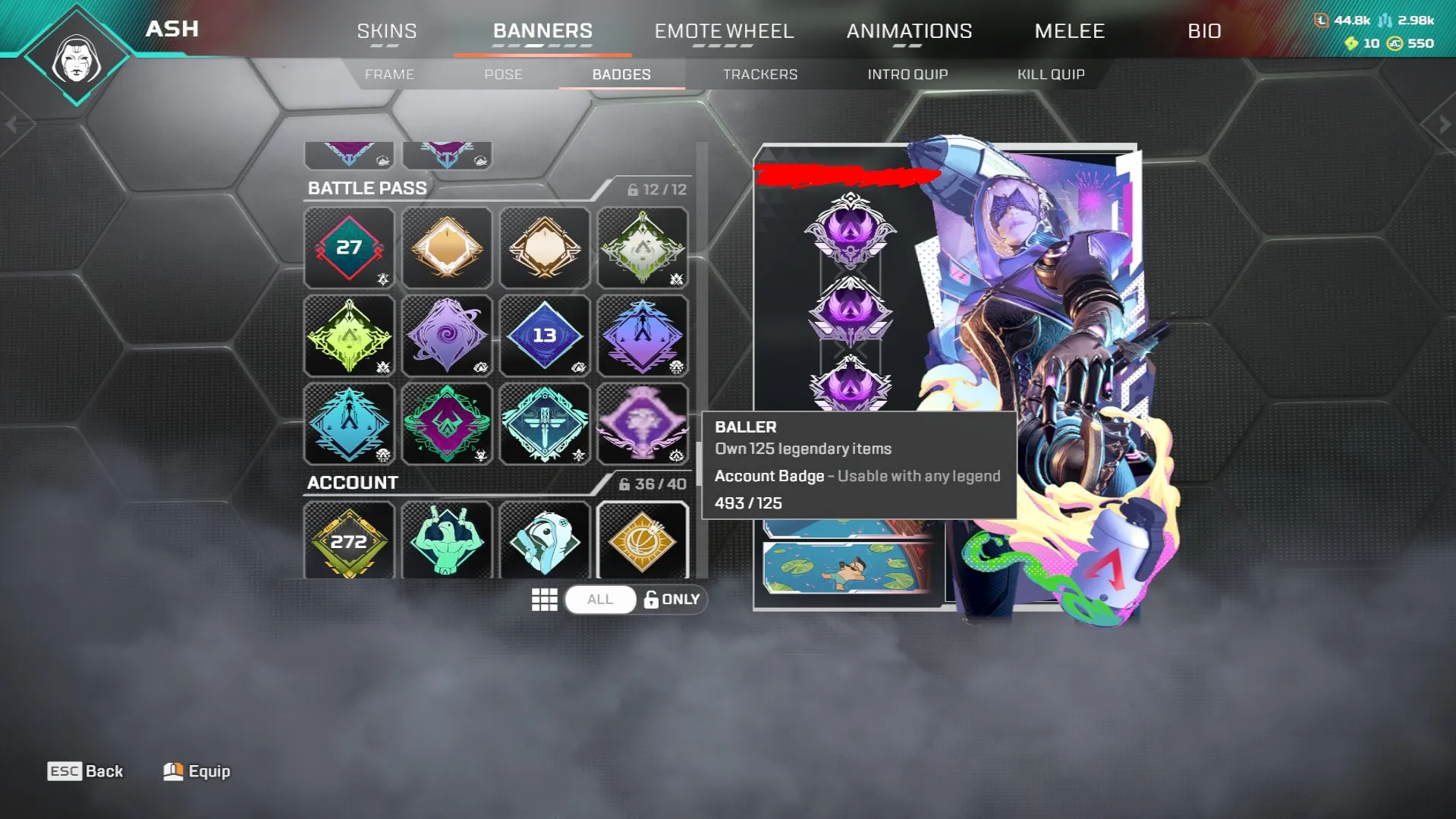This screenshot has width=1456, height=819.
Task: Select the hooded legend account badge
Action: pos(545,540)
